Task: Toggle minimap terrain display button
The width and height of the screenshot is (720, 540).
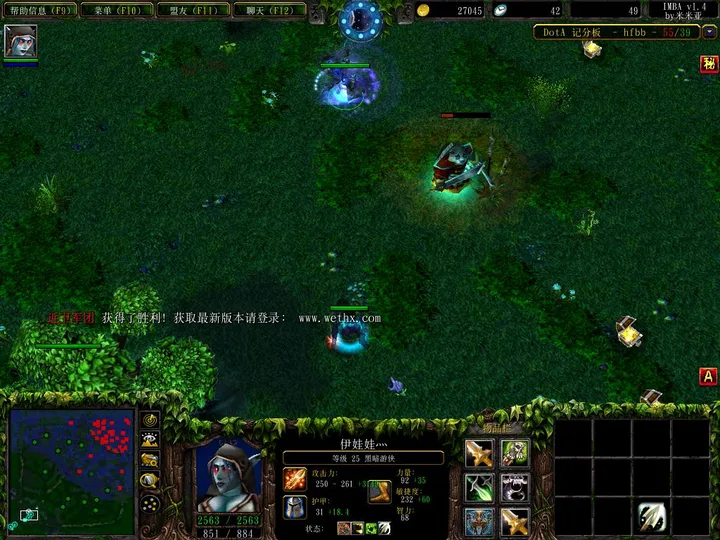Action: coord(150,439)
